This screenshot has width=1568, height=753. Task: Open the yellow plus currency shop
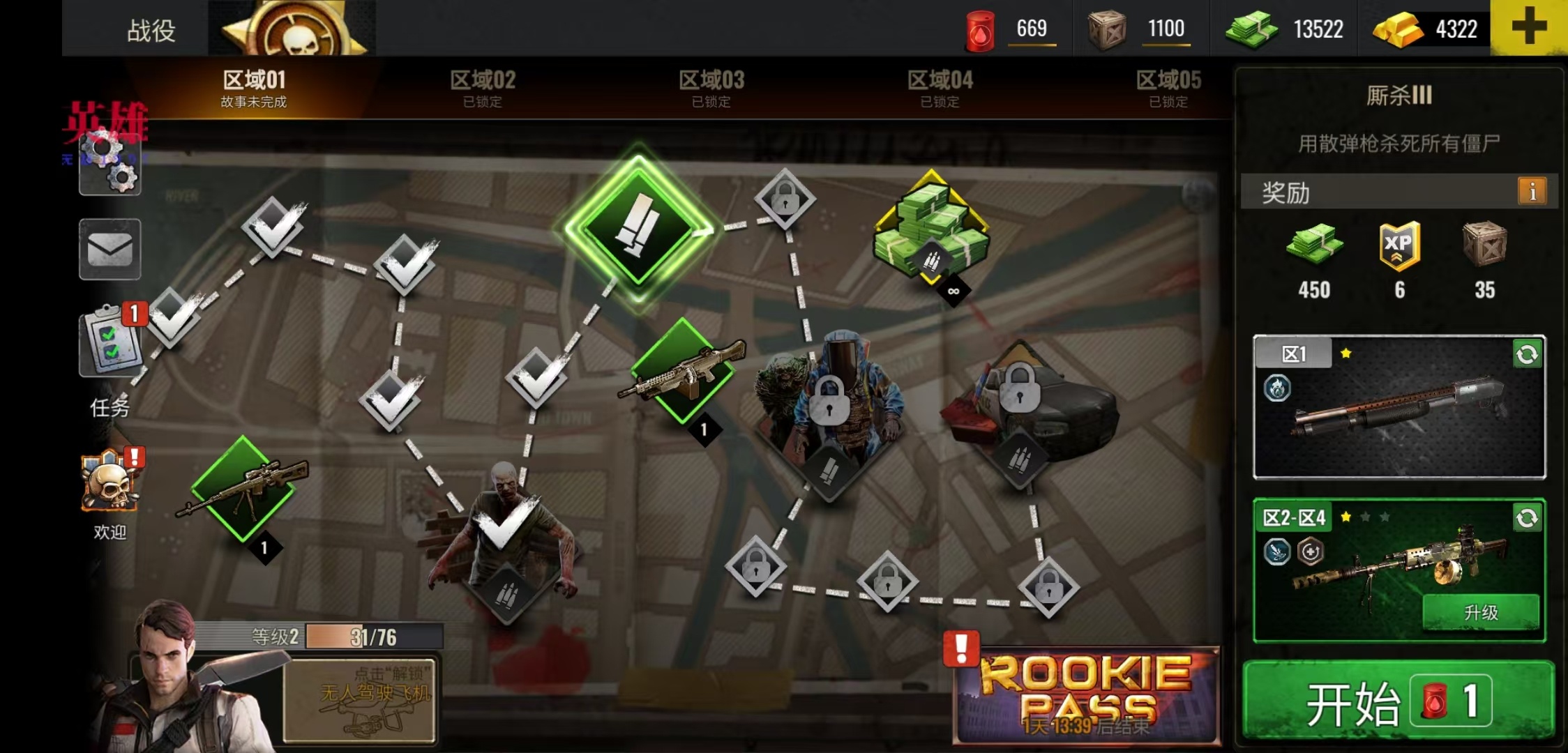click(x=1528, y=28)
